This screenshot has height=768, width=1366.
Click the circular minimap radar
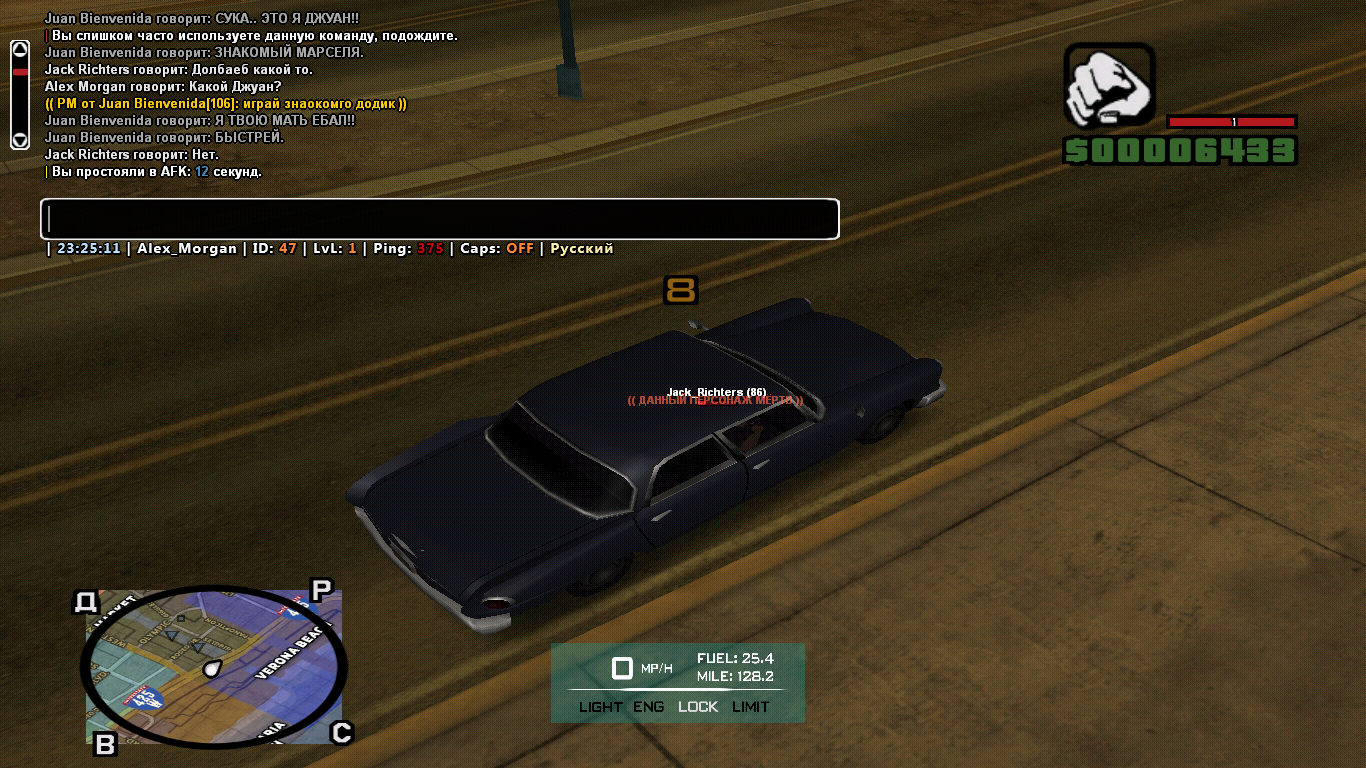click(x=214, y=665)
